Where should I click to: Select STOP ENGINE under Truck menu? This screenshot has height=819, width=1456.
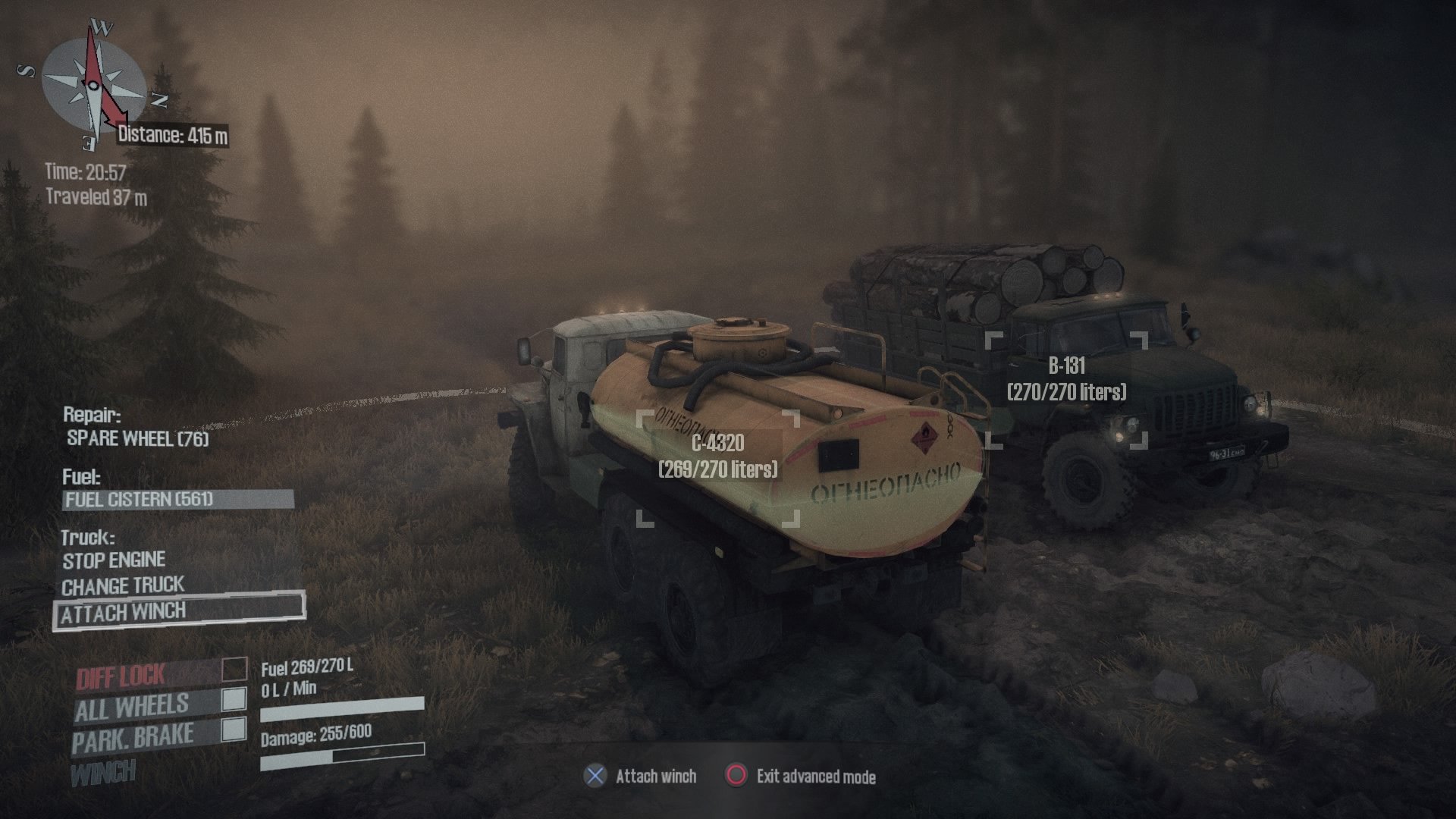coord(112,560)
